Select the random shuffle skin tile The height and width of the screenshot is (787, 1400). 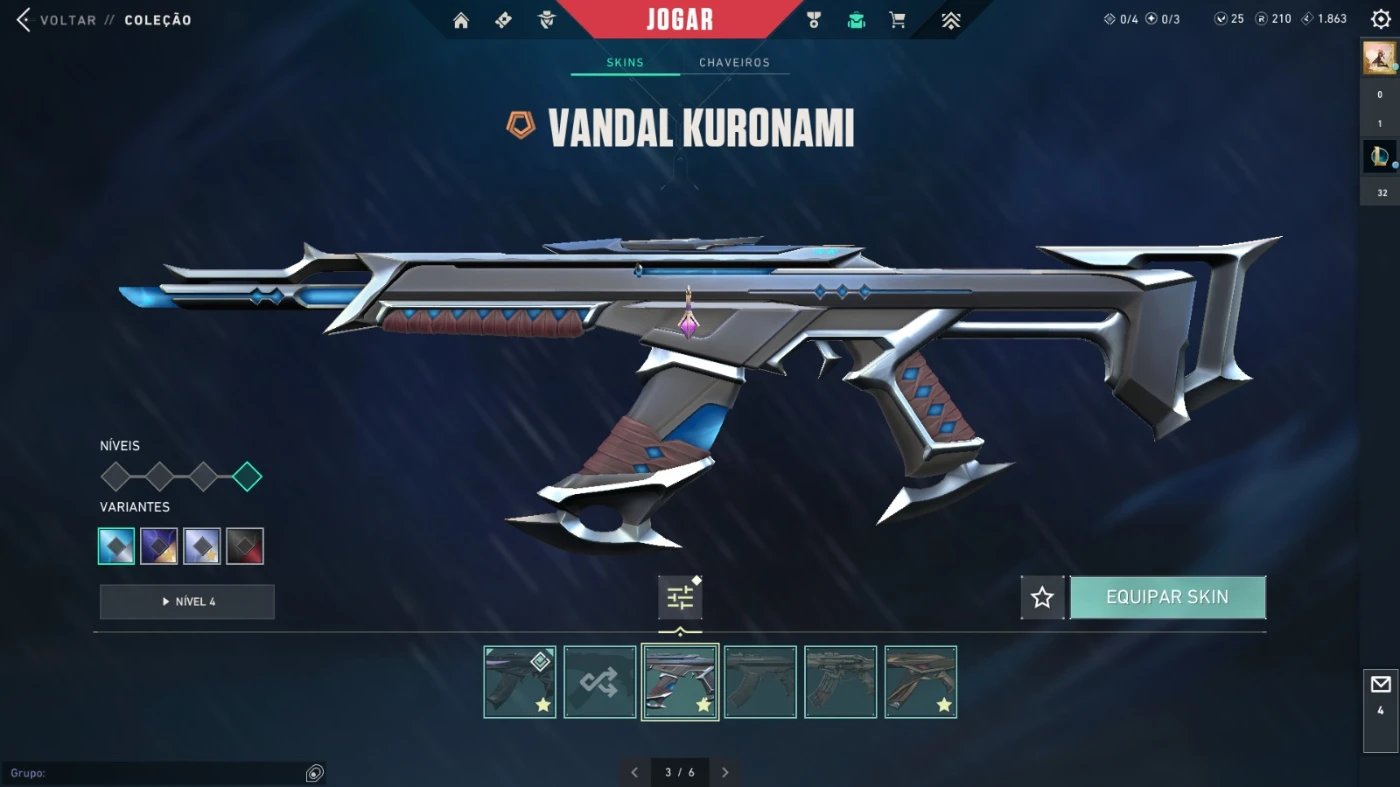(600, 682)
